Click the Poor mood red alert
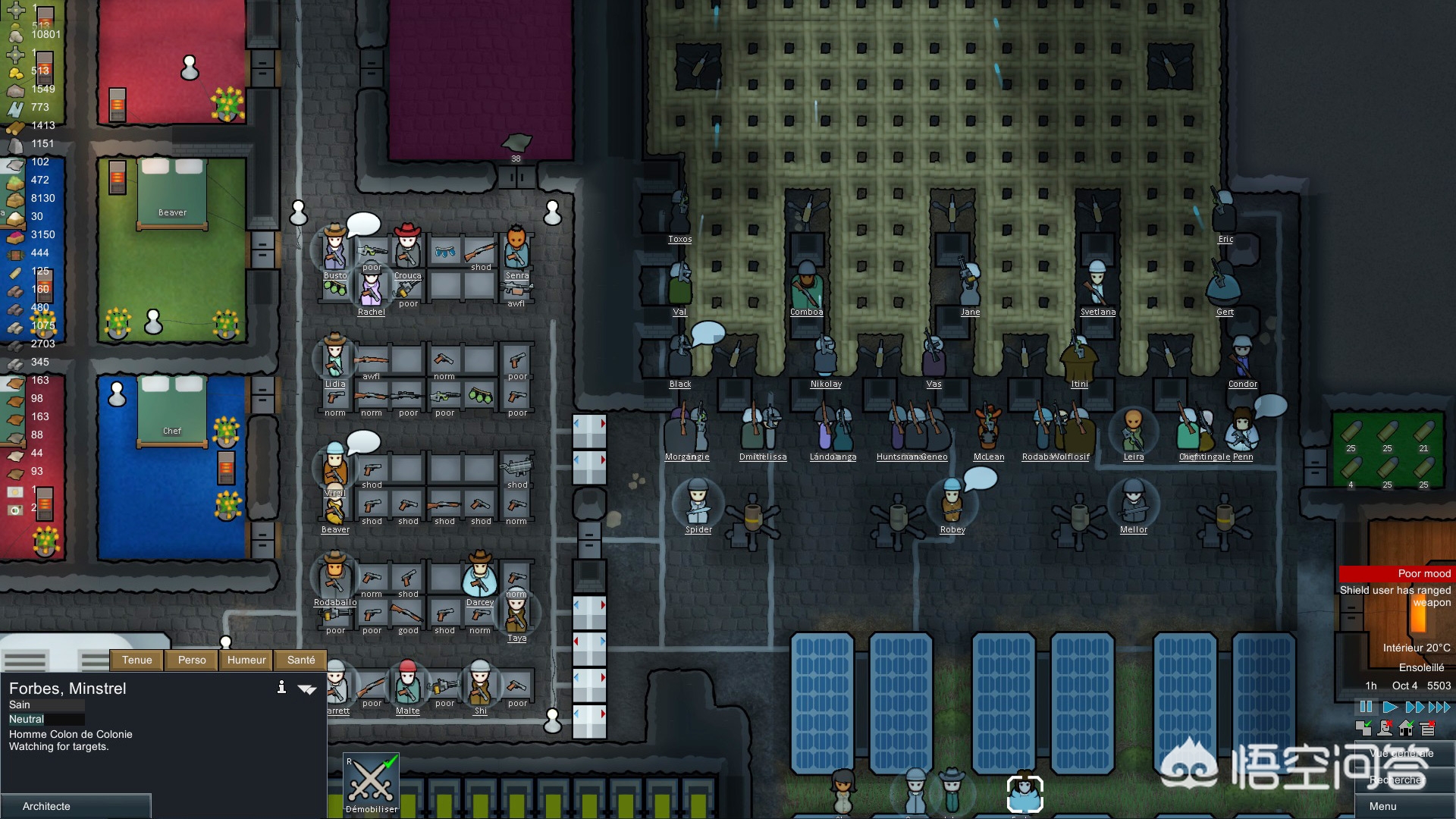The image size is (1456, 819). [x=1395, y=573]
